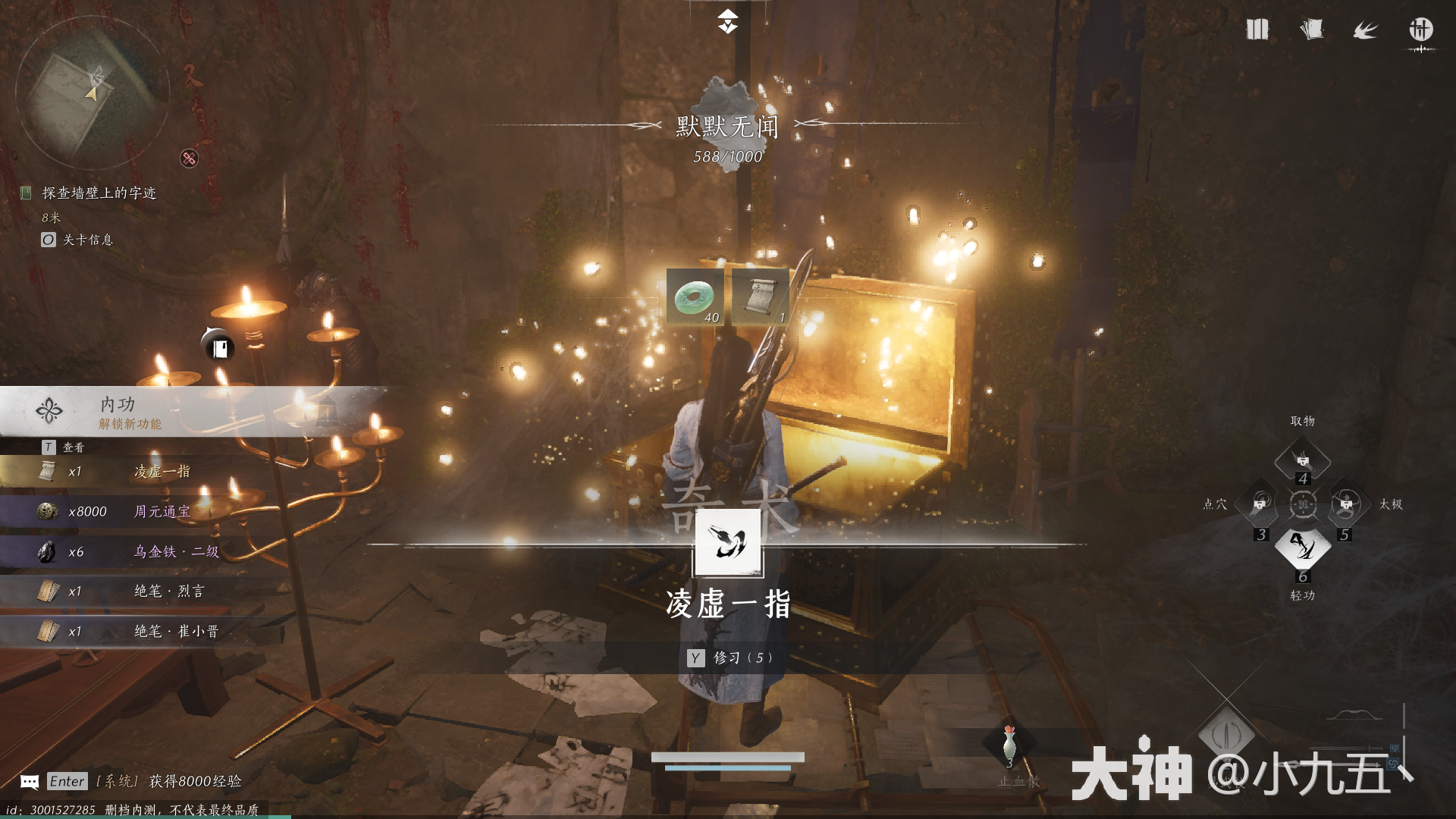Select the quest tracker 探查墙壁上的字迹
This screenshot has height=819, width=1456.
click(99, 193)
